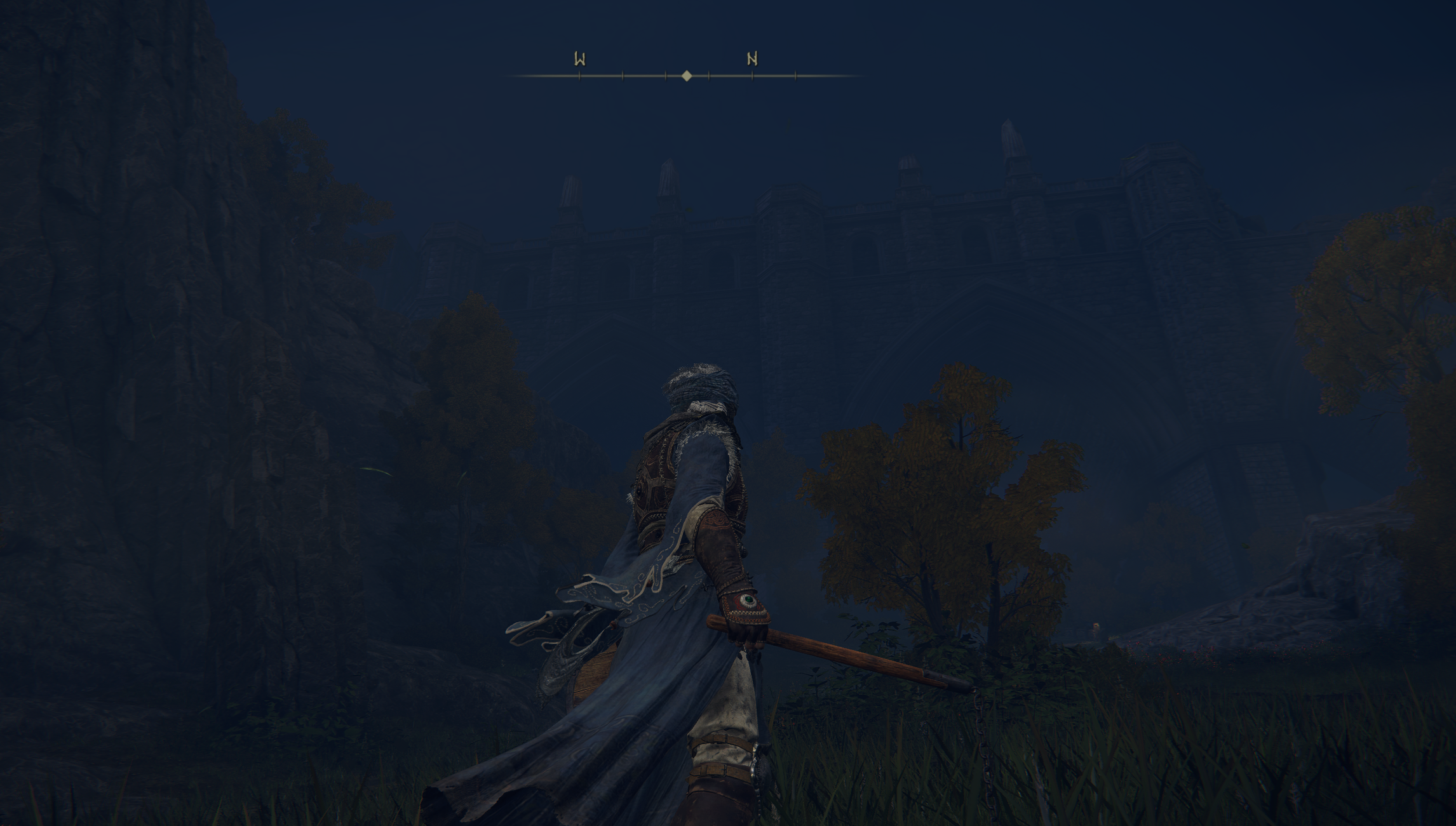This screenshot has width=1456, height=826.
Task: Click the compass tick left of the diamond
Action: pyautogui.click(x=666, y=76)
